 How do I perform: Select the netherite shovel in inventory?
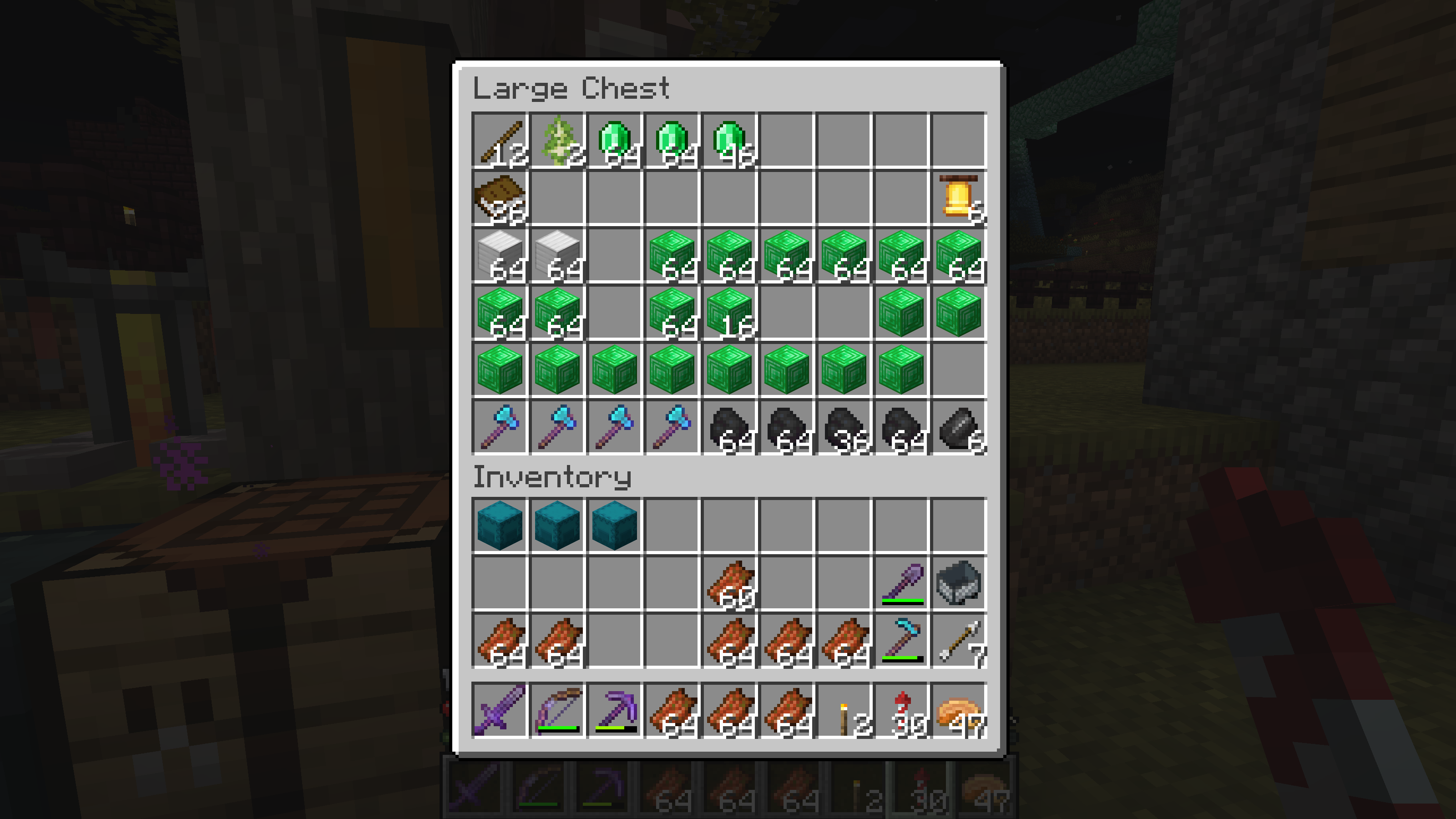(901, 583)
